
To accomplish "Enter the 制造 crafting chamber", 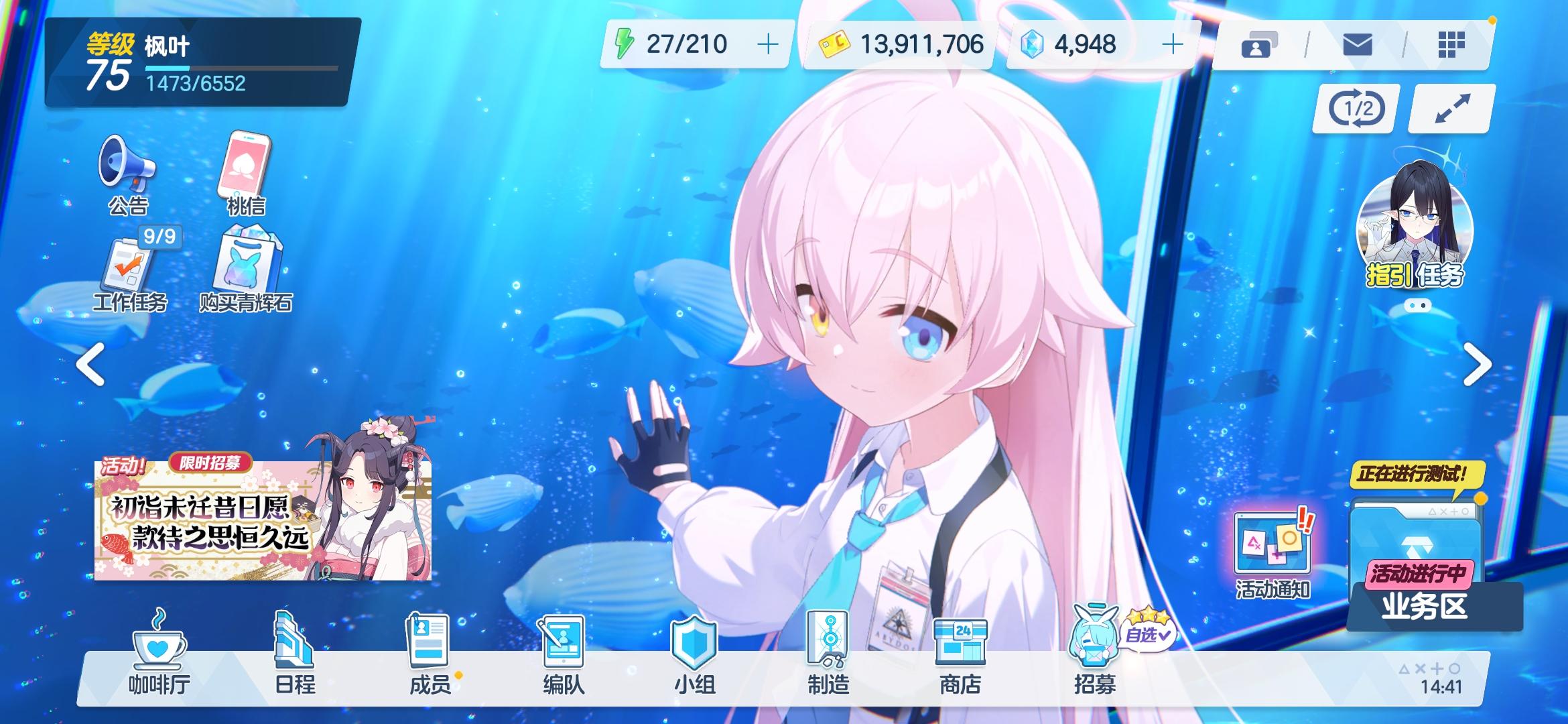I will [829, 654].
